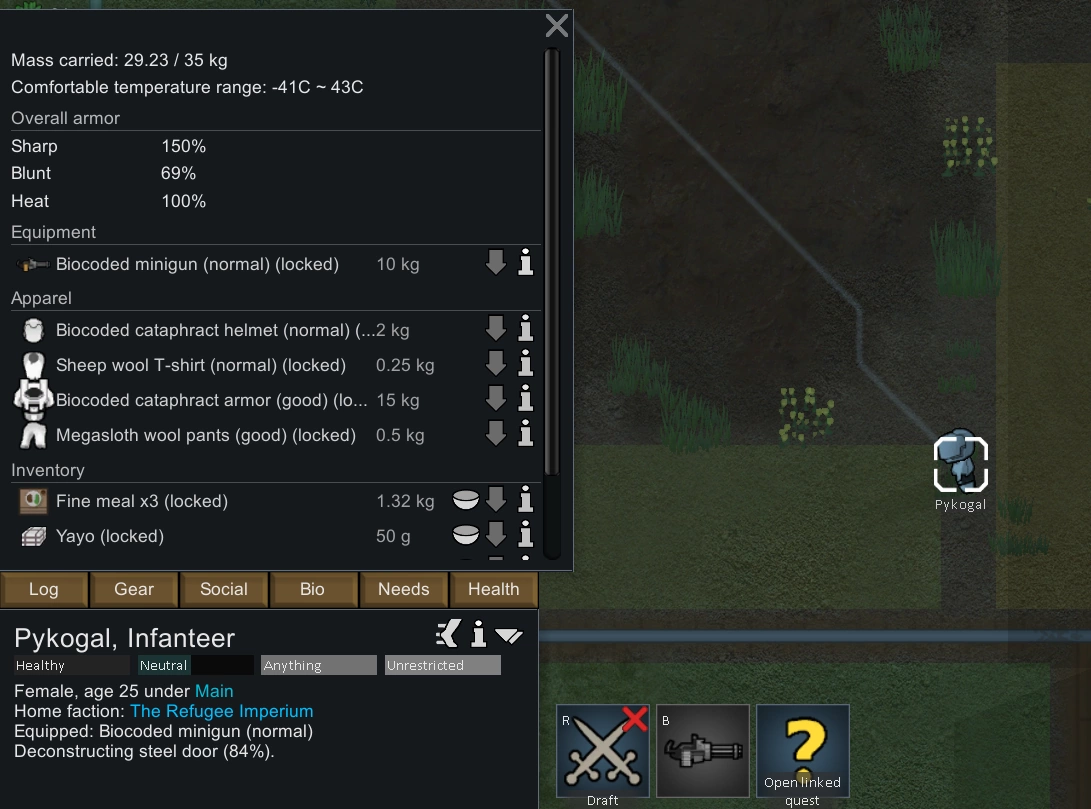Viewport: 1091px width, 809px height.
Task: Toggle the Draft command for Pykogal
Action: pos(603,751)
